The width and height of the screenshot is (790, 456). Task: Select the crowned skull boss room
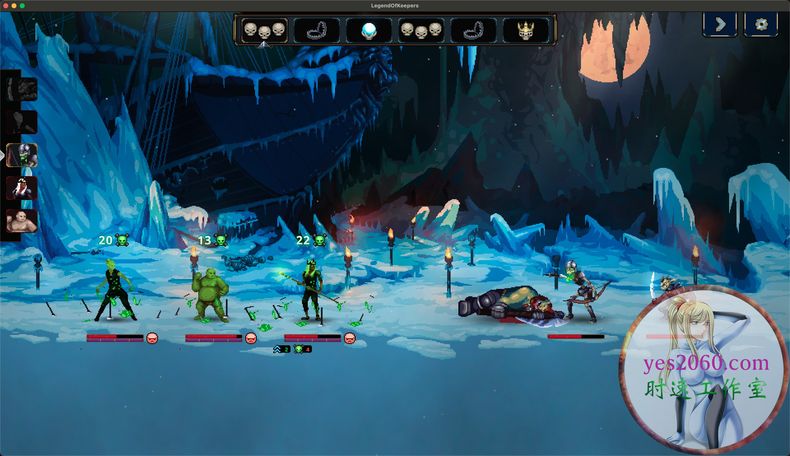pyautogui.click(x=524, y=31)
